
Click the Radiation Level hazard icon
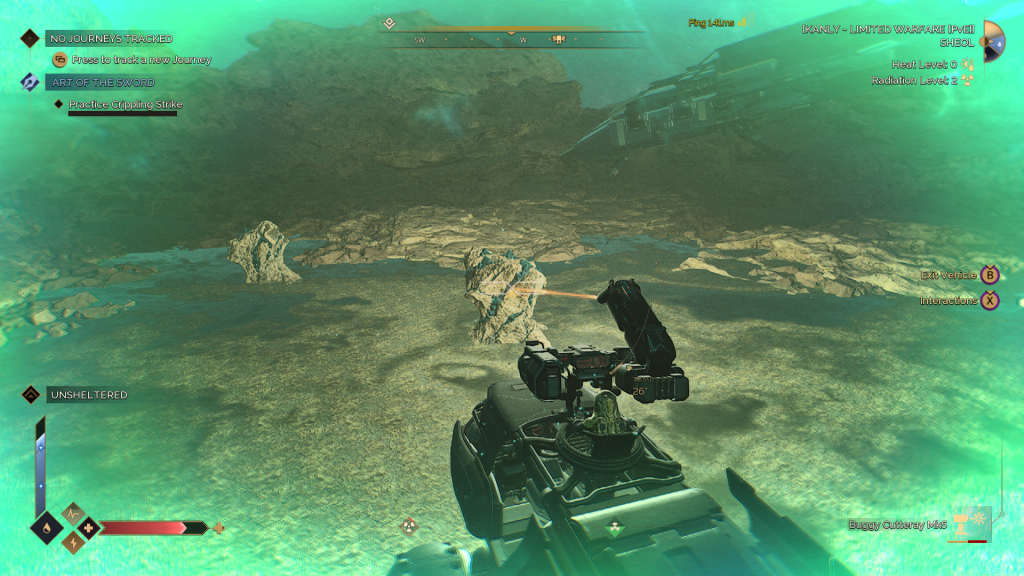[x=967, y=81]
